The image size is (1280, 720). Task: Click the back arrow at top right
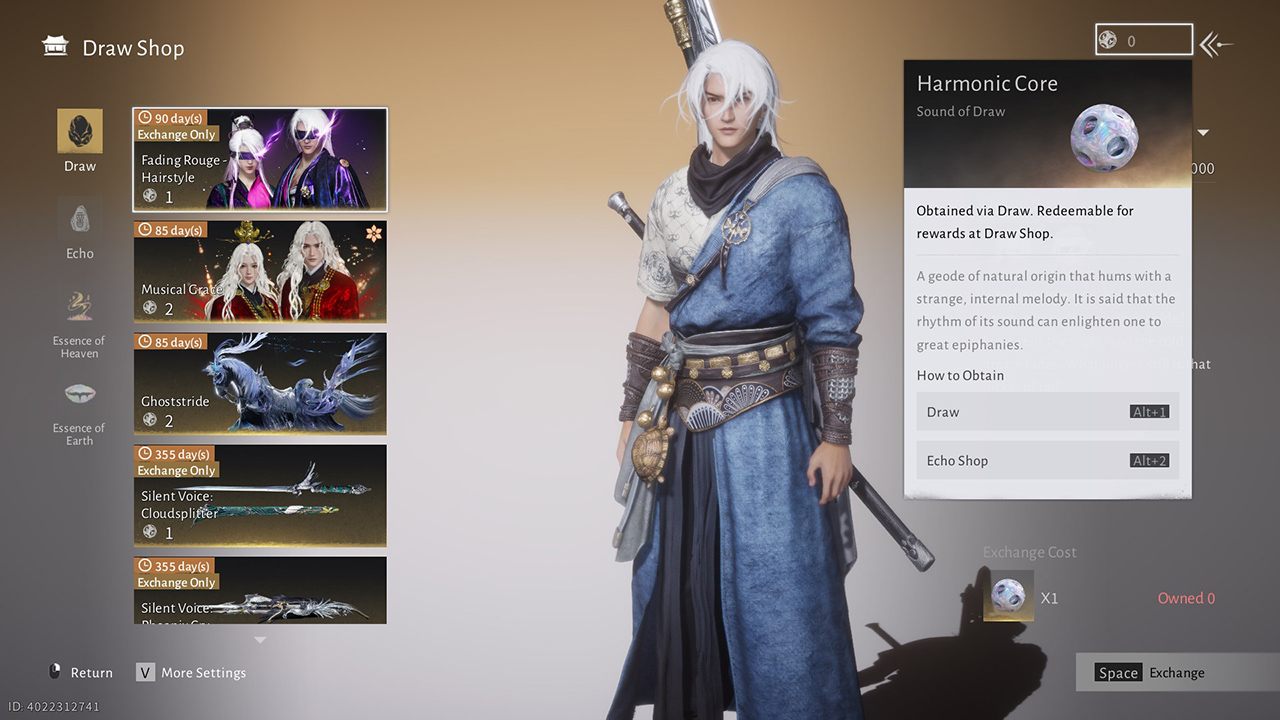coord(1217,44)
